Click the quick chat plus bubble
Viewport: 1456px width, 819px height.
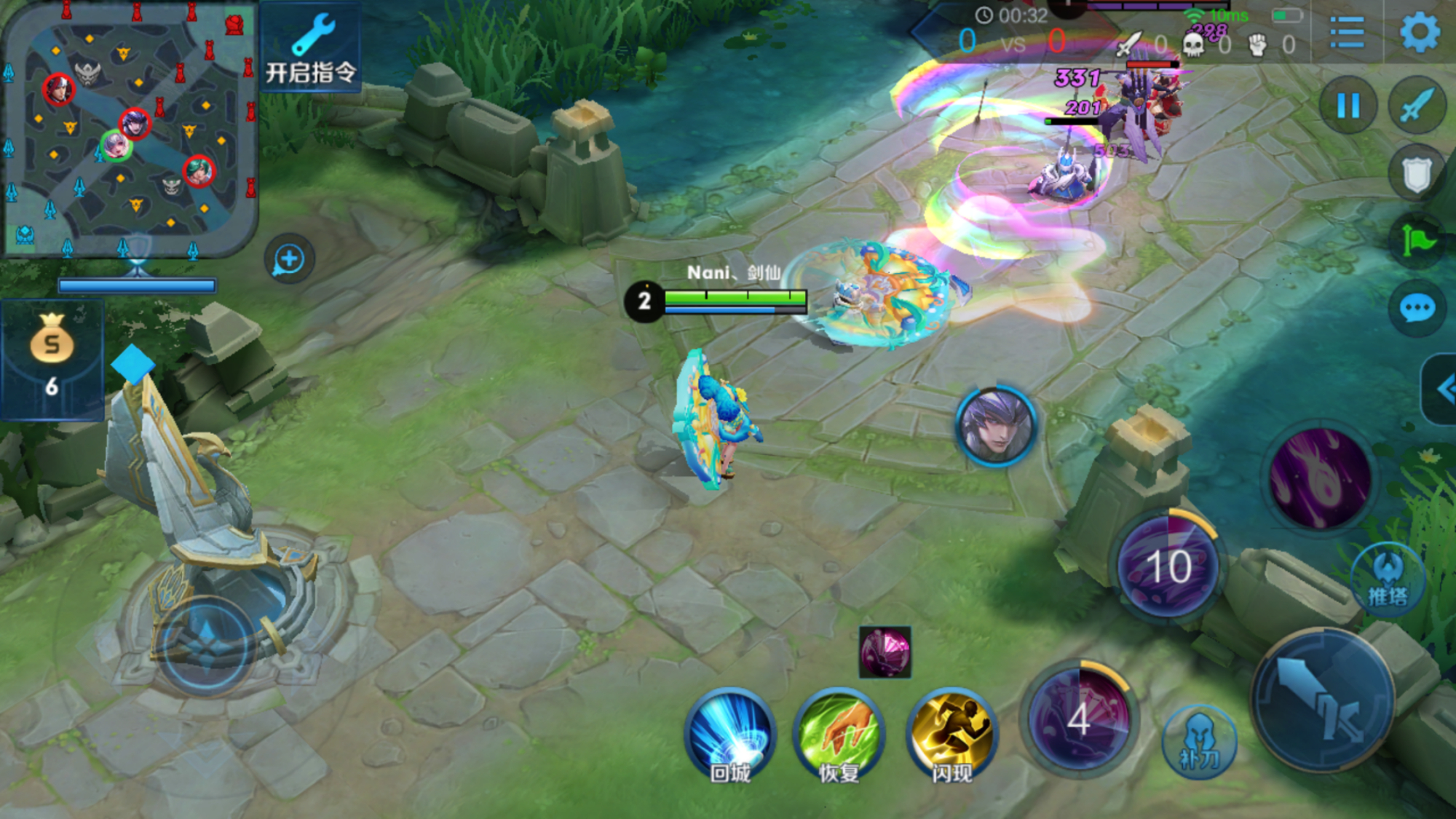pyautogui.click(x=289, y=259)
